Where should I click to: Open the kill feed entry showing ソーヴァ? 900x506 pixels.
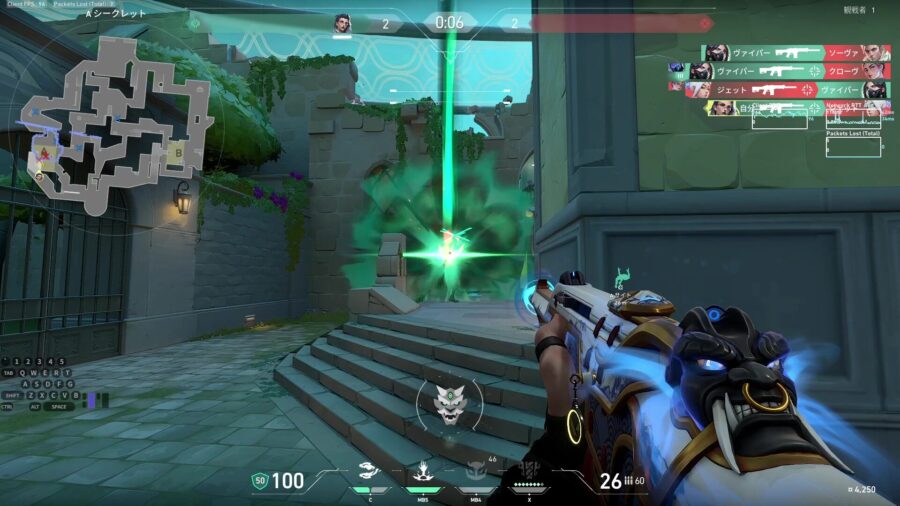pyautogui.click(x=796, y=53)
